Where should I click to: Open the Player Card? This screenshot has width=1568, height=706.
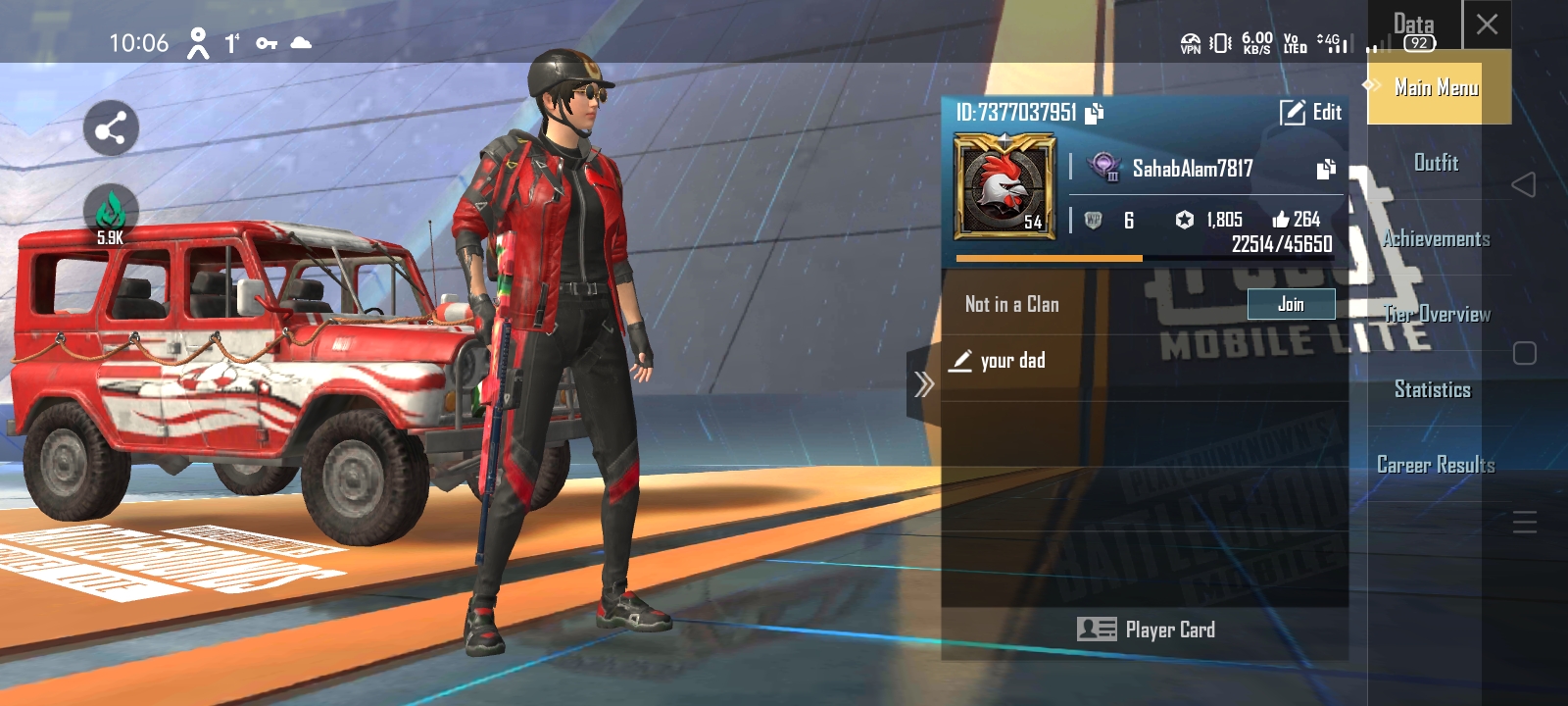1145,630
